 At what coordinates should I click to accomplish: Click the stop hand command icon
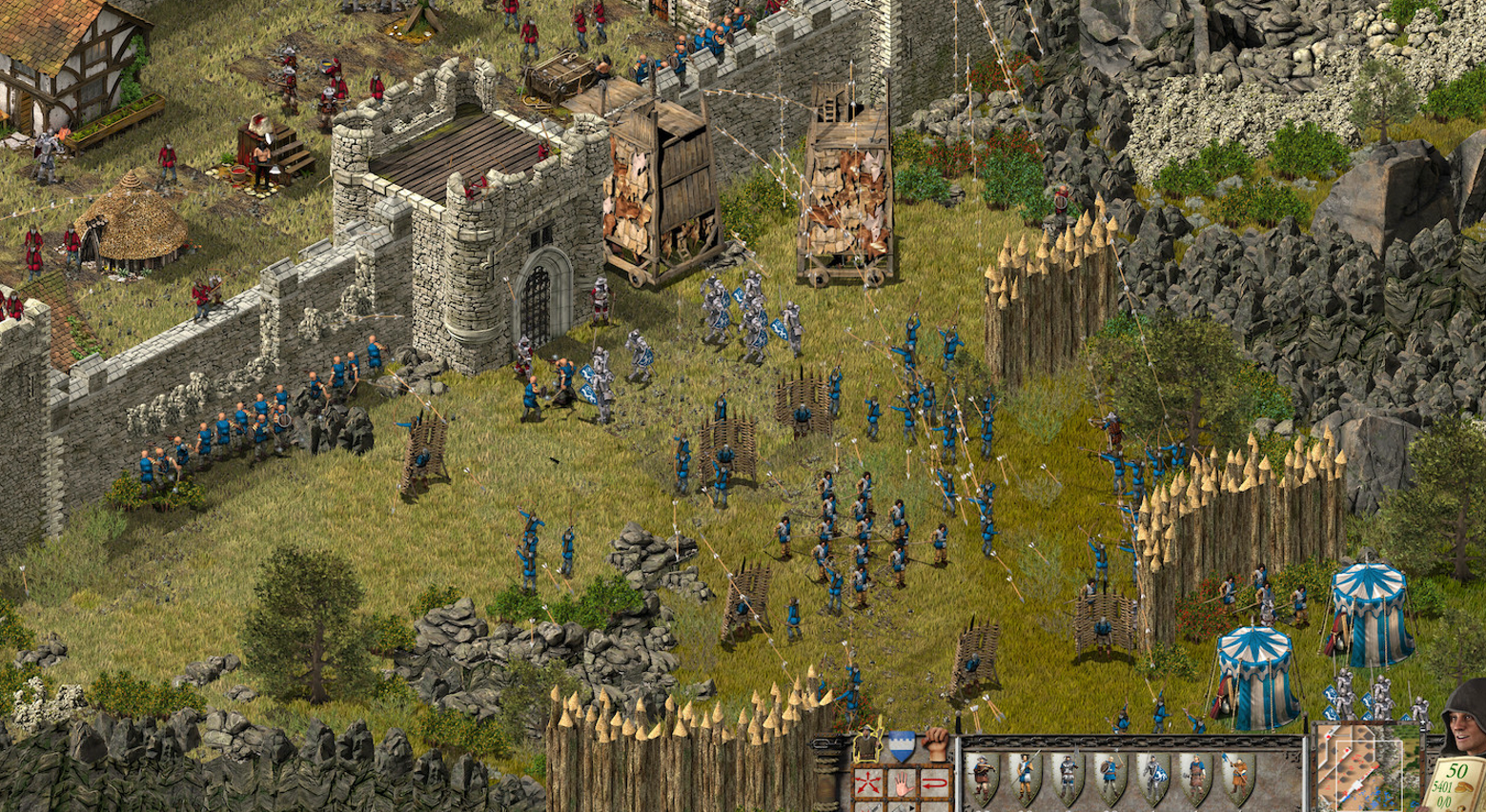pos(902,784)
